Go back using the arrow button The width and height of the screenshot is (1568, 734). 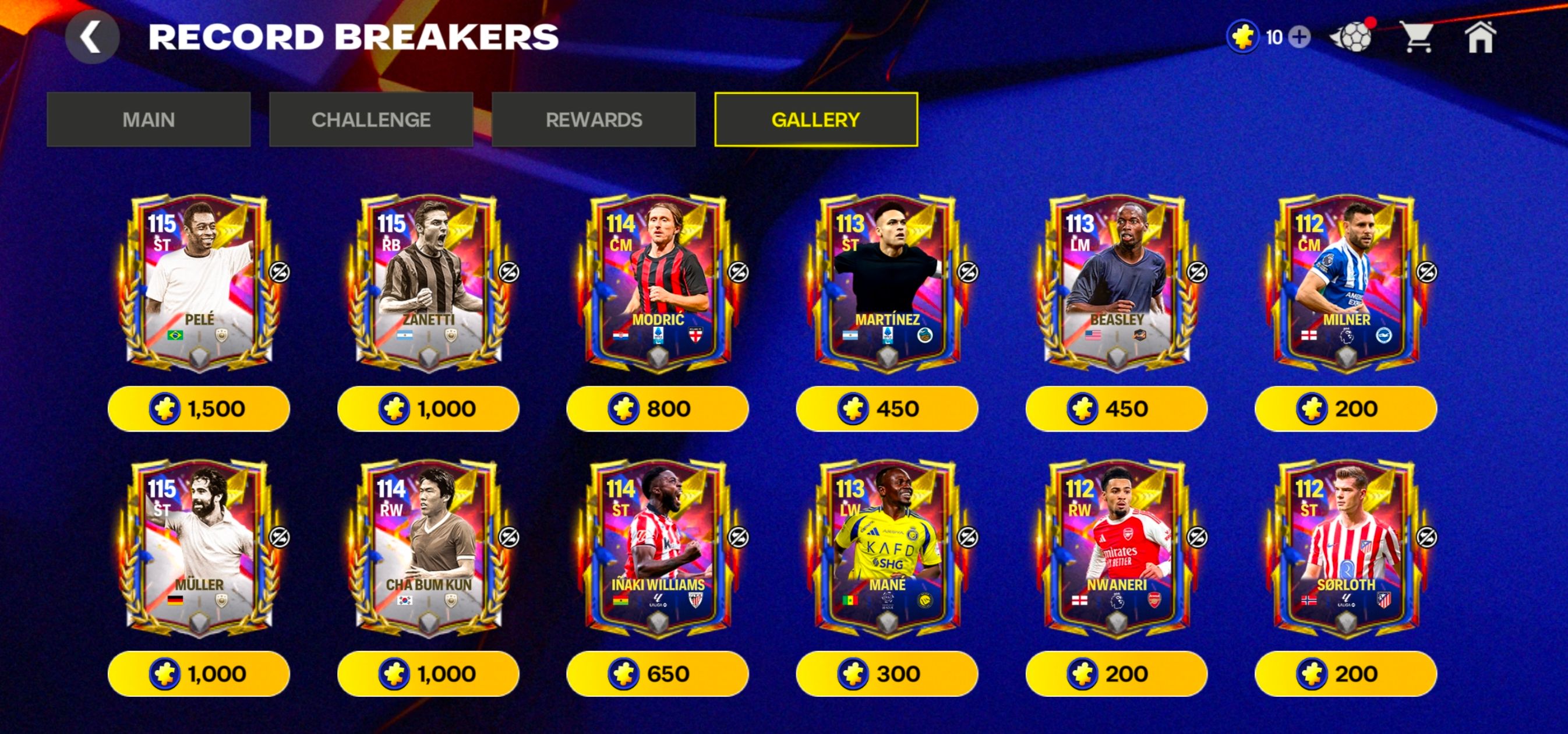tap(91, 37)
